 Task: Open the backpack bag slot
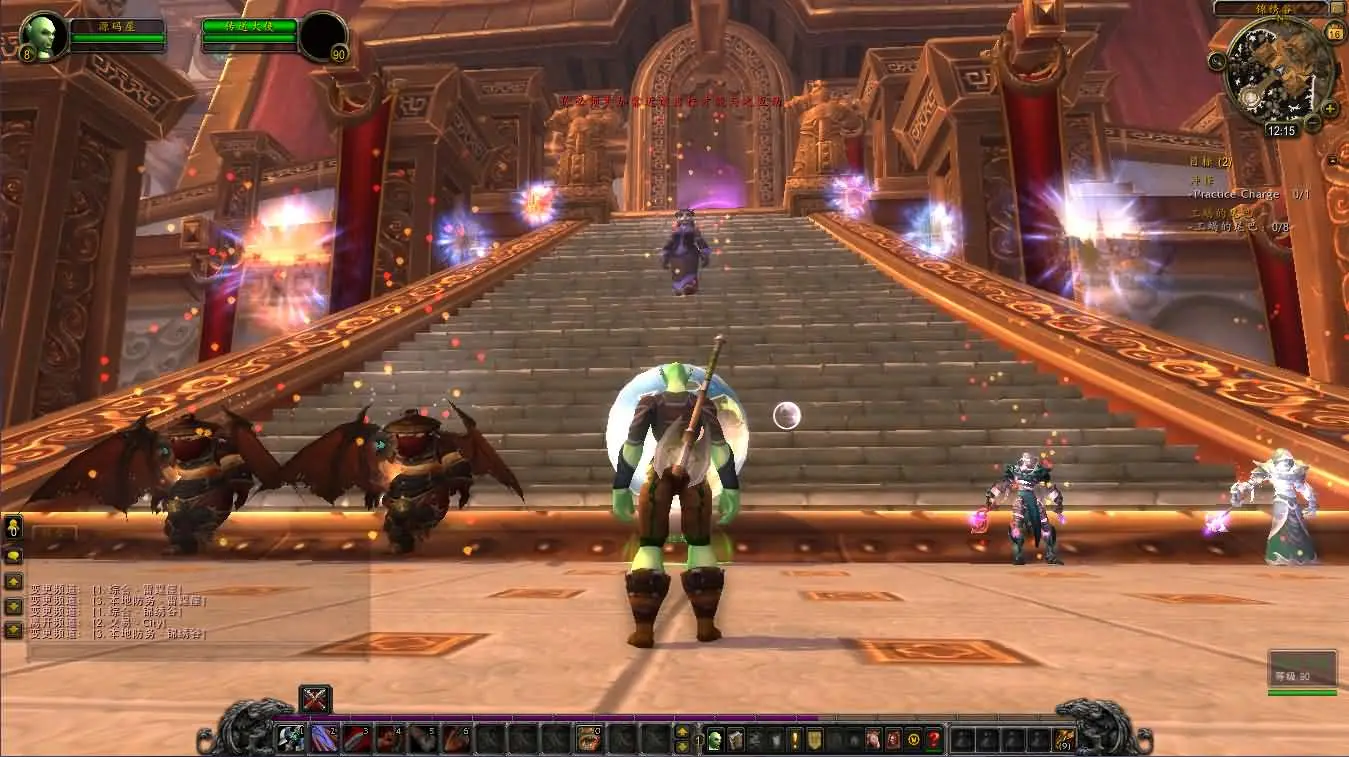pos(1065,740)
